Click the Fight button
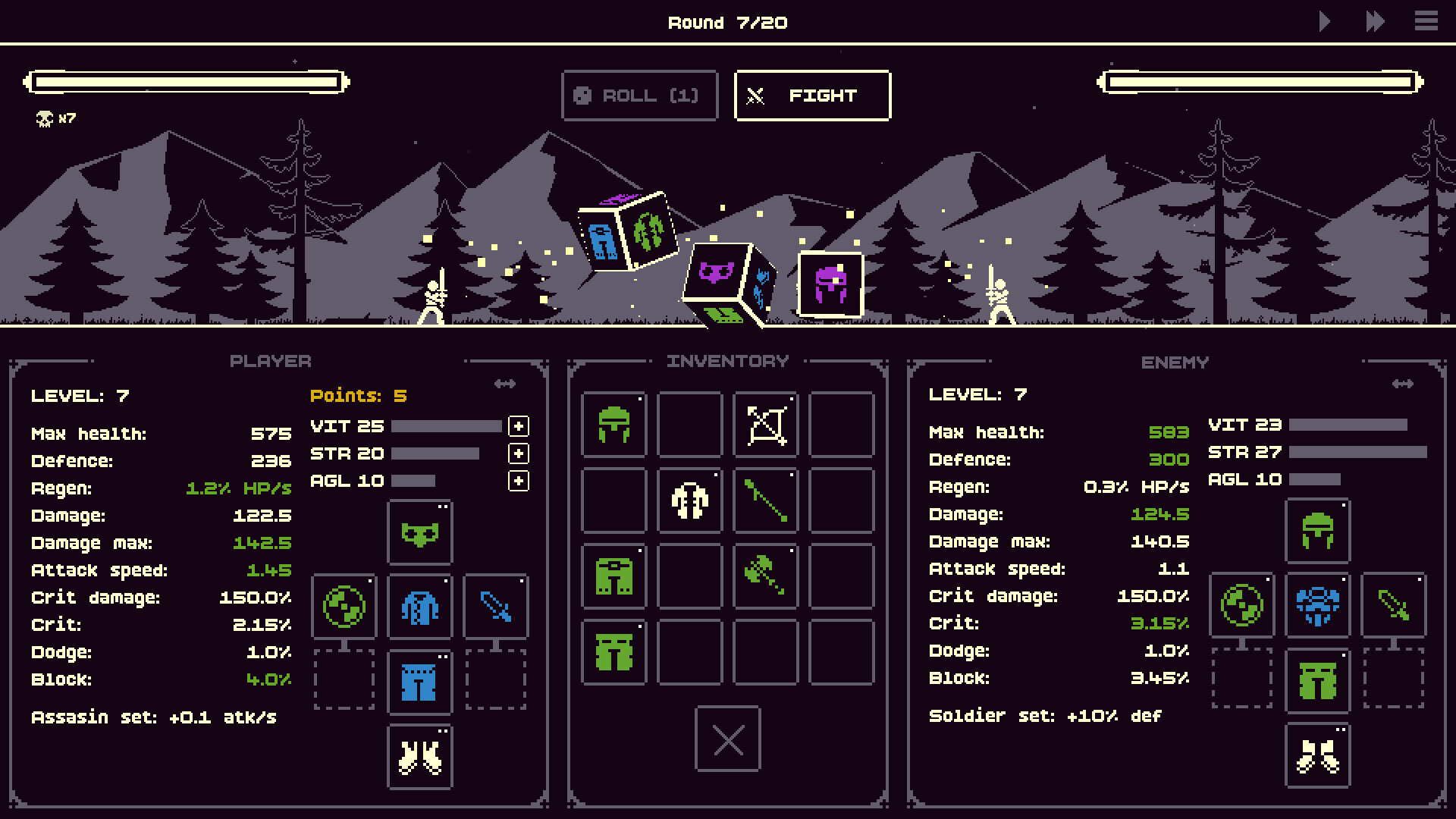This screenshot has height=819, width=1456. click(x=811, y=96)
